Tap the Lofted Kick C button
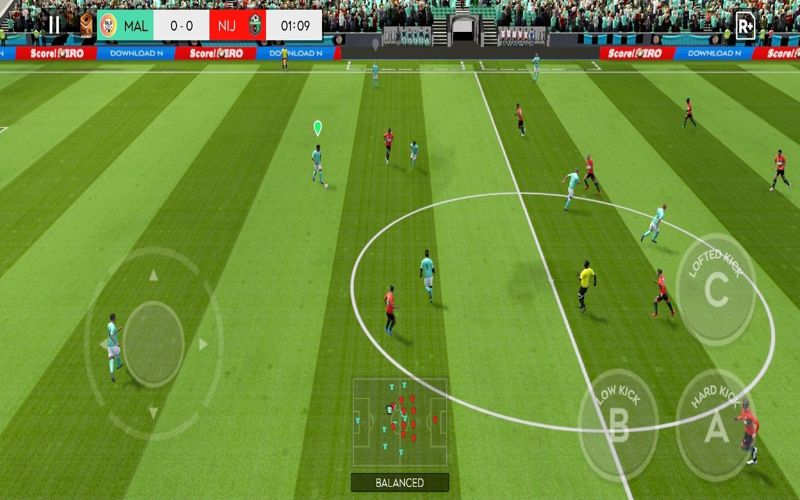Screen dimensions: 800x500 (716, 290)
